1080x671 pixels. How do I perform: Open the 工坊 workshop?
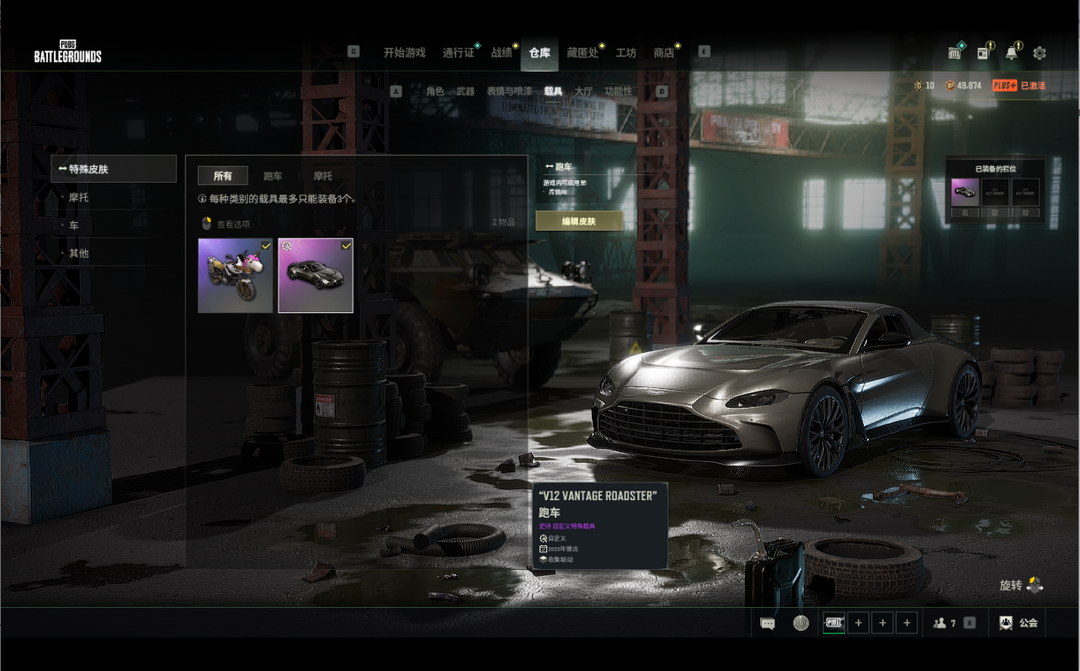coord(626,53)
